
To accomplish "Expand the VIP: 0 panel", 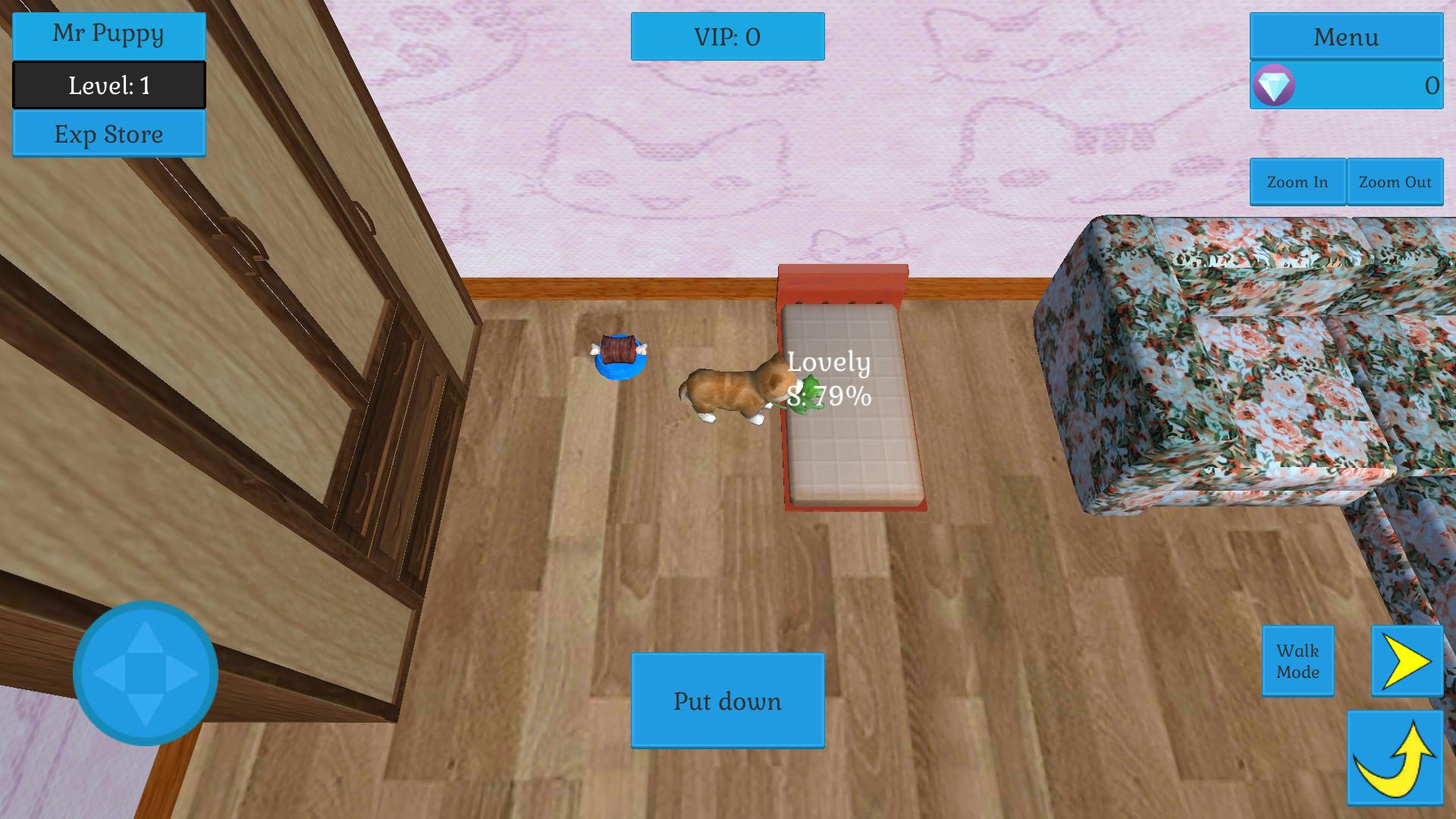I will (726, 36).
